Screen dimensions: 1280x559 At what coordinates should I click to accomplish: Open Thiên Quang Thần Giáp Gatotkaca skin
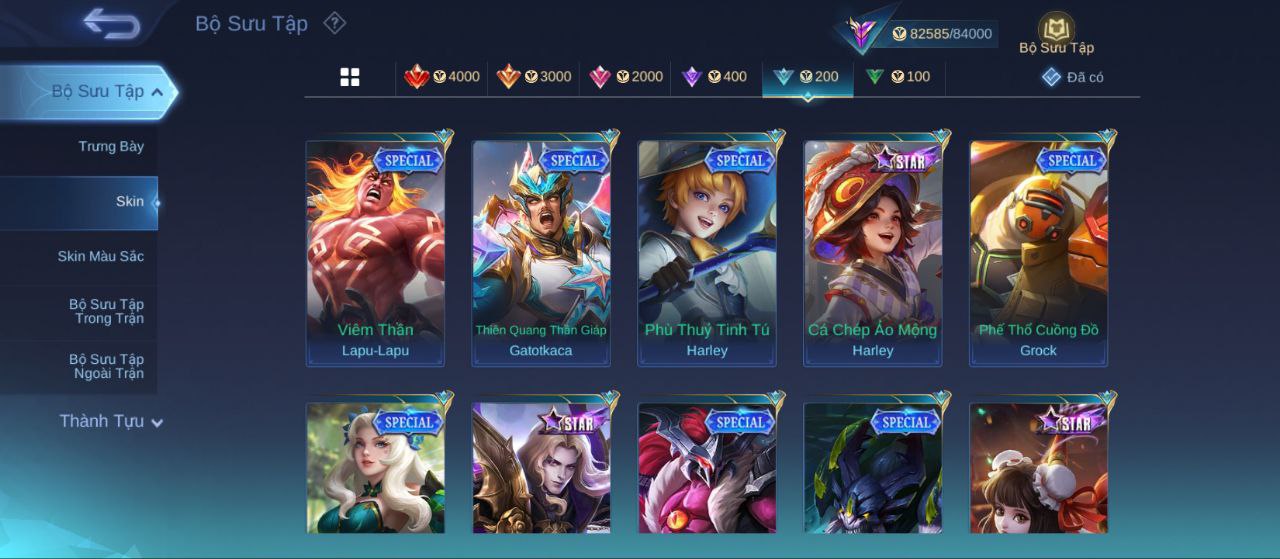coord(541,252)
